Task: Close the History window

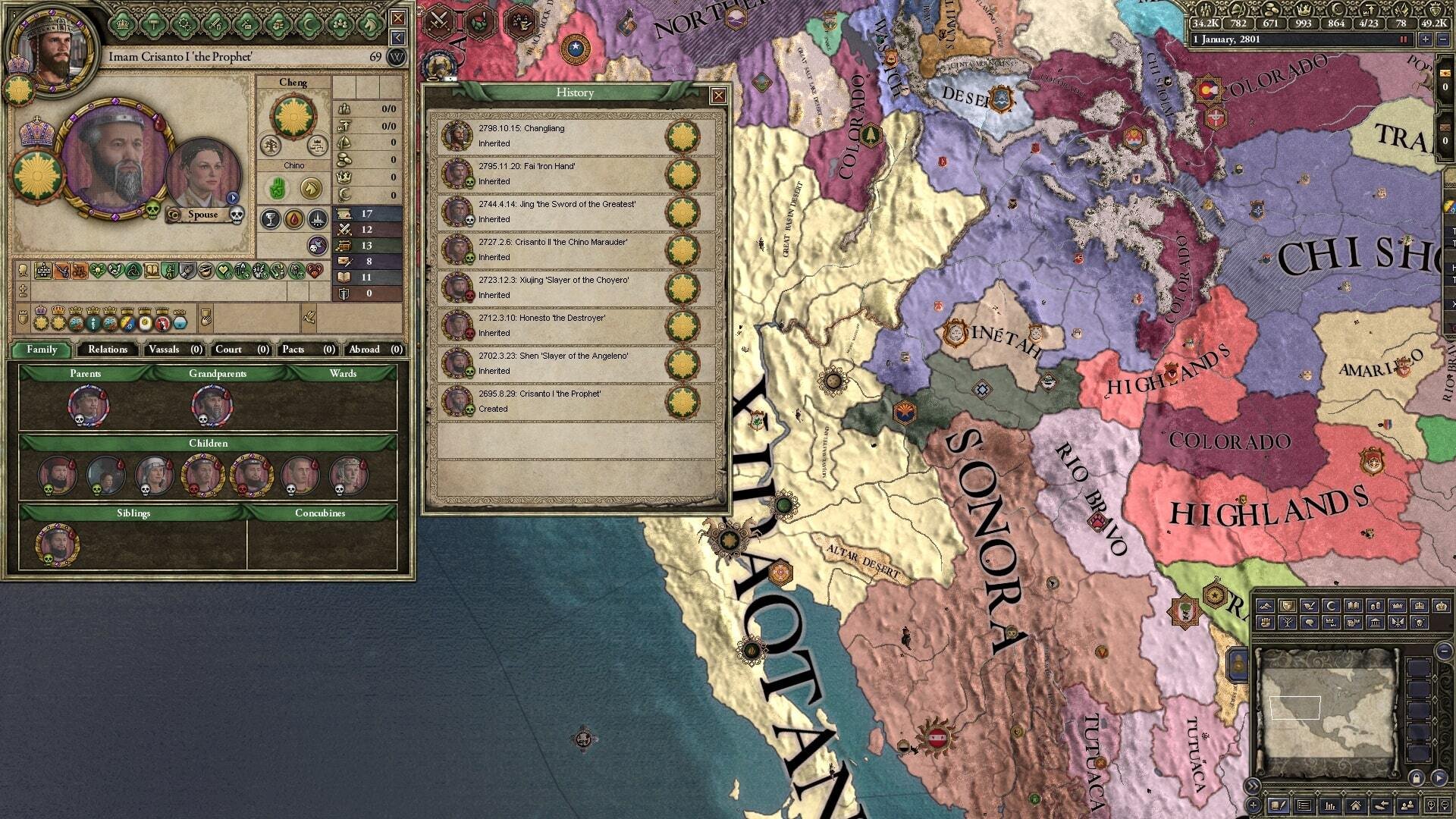Action: point(717,95)
